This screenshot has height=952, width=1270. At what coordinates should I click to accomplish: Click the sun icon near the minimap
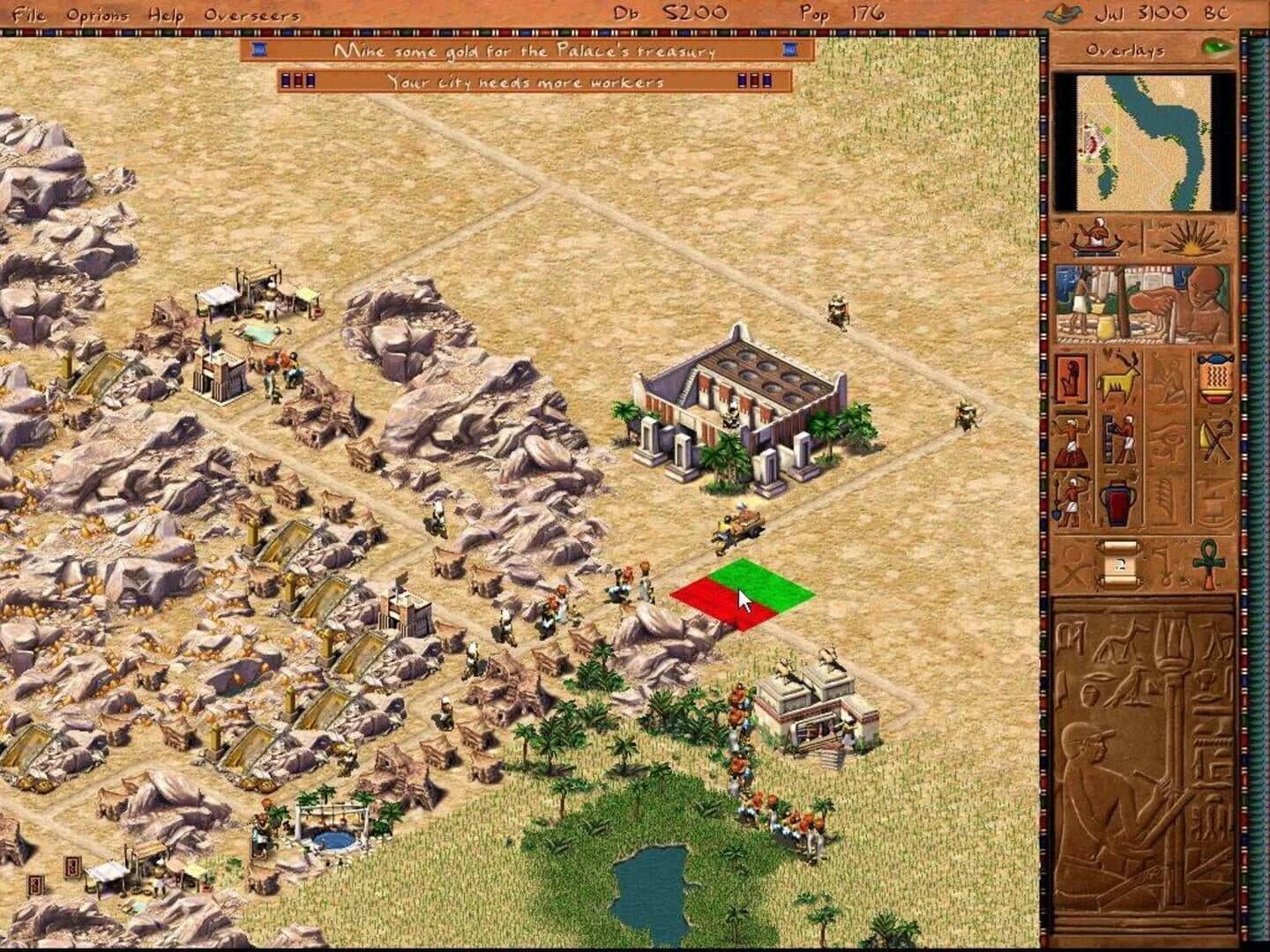point(1192,237)
